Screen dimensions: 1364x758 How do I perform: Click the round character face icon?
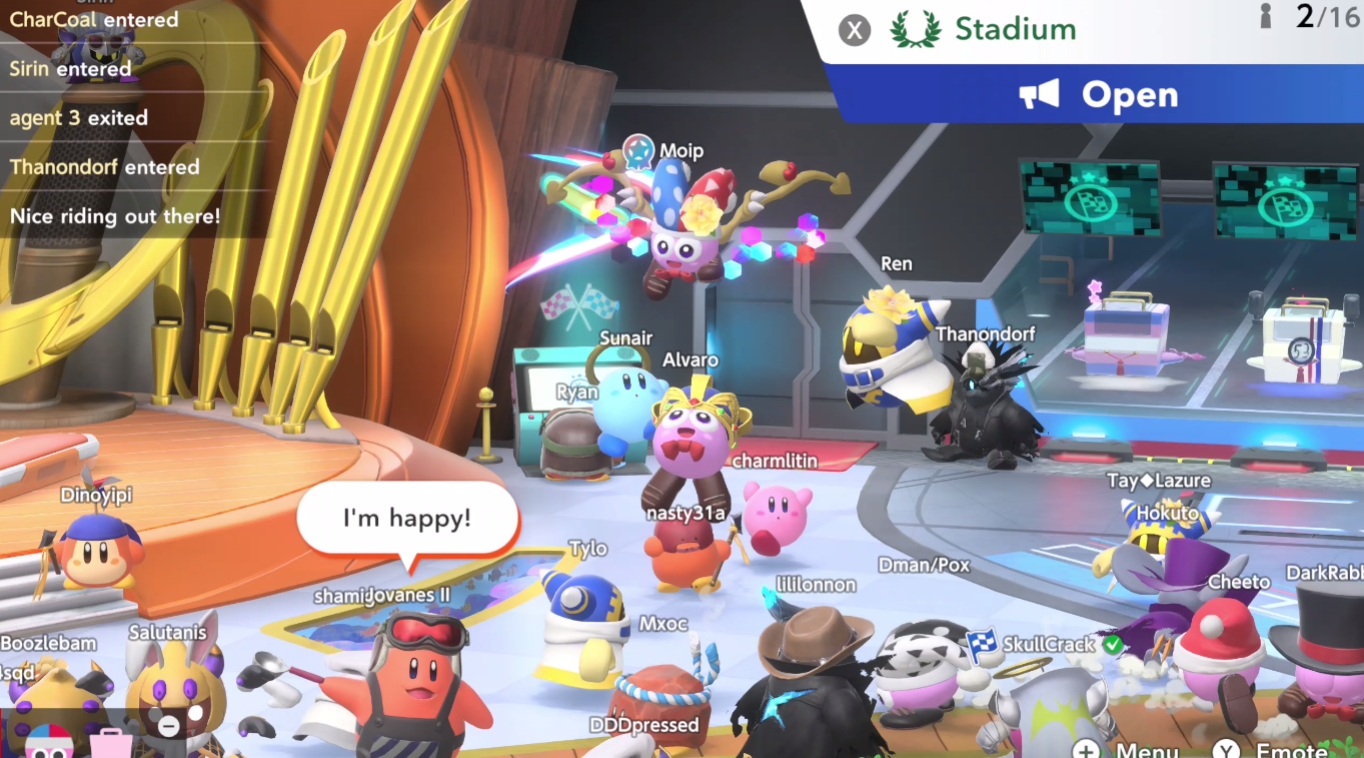click(47, 743)
